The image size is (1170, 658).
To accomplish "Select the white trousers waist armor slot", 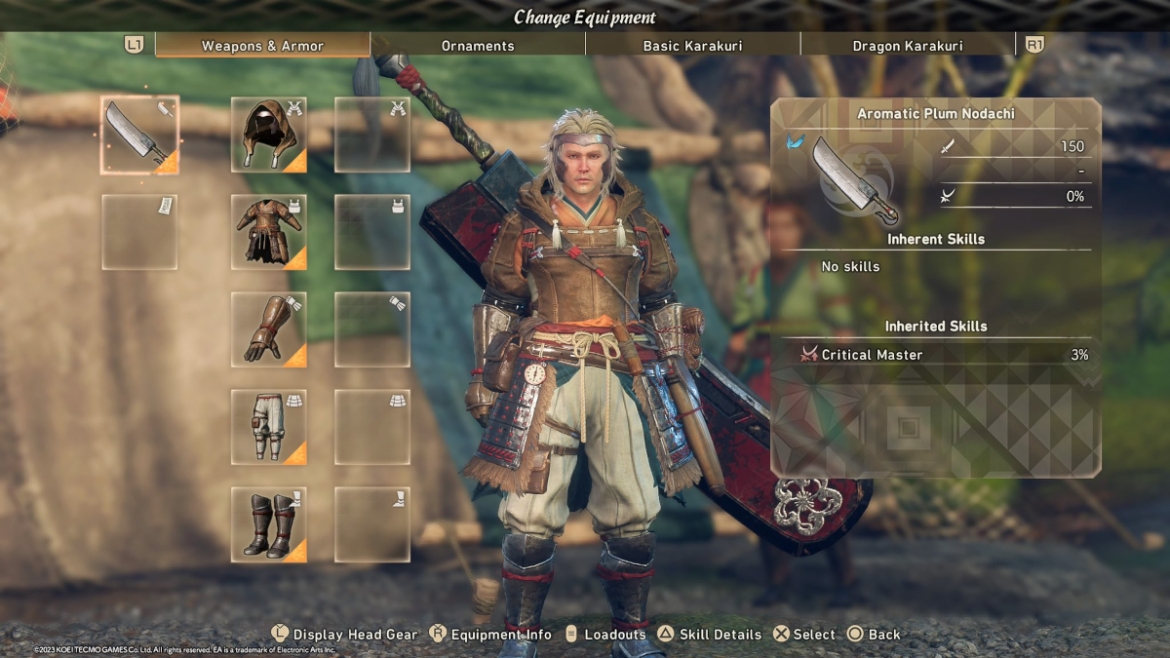I will point(269,427).
